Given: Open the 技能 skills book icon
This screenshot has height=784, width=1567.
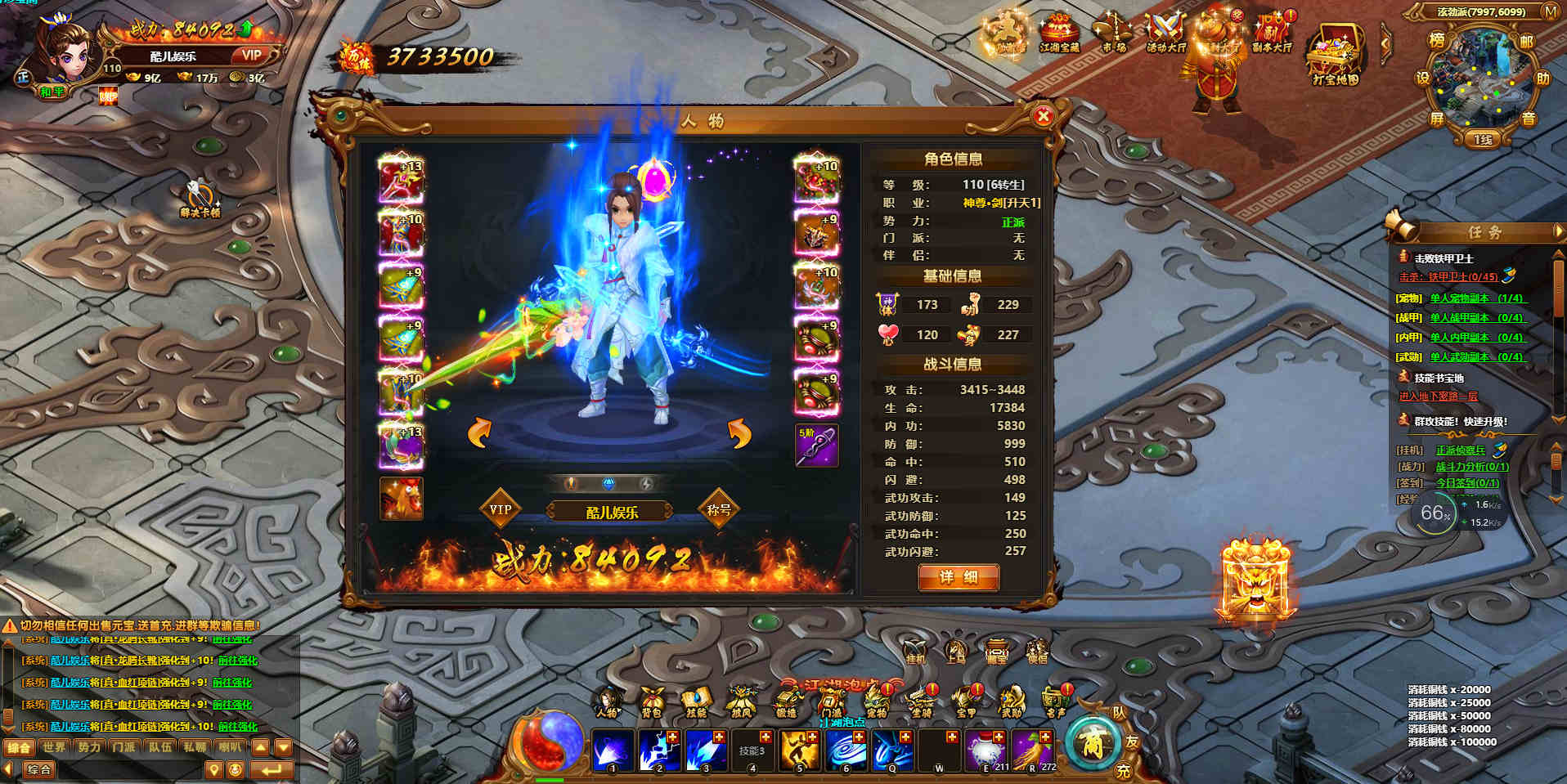Looking at the screenshot, I should click(695, 701).
